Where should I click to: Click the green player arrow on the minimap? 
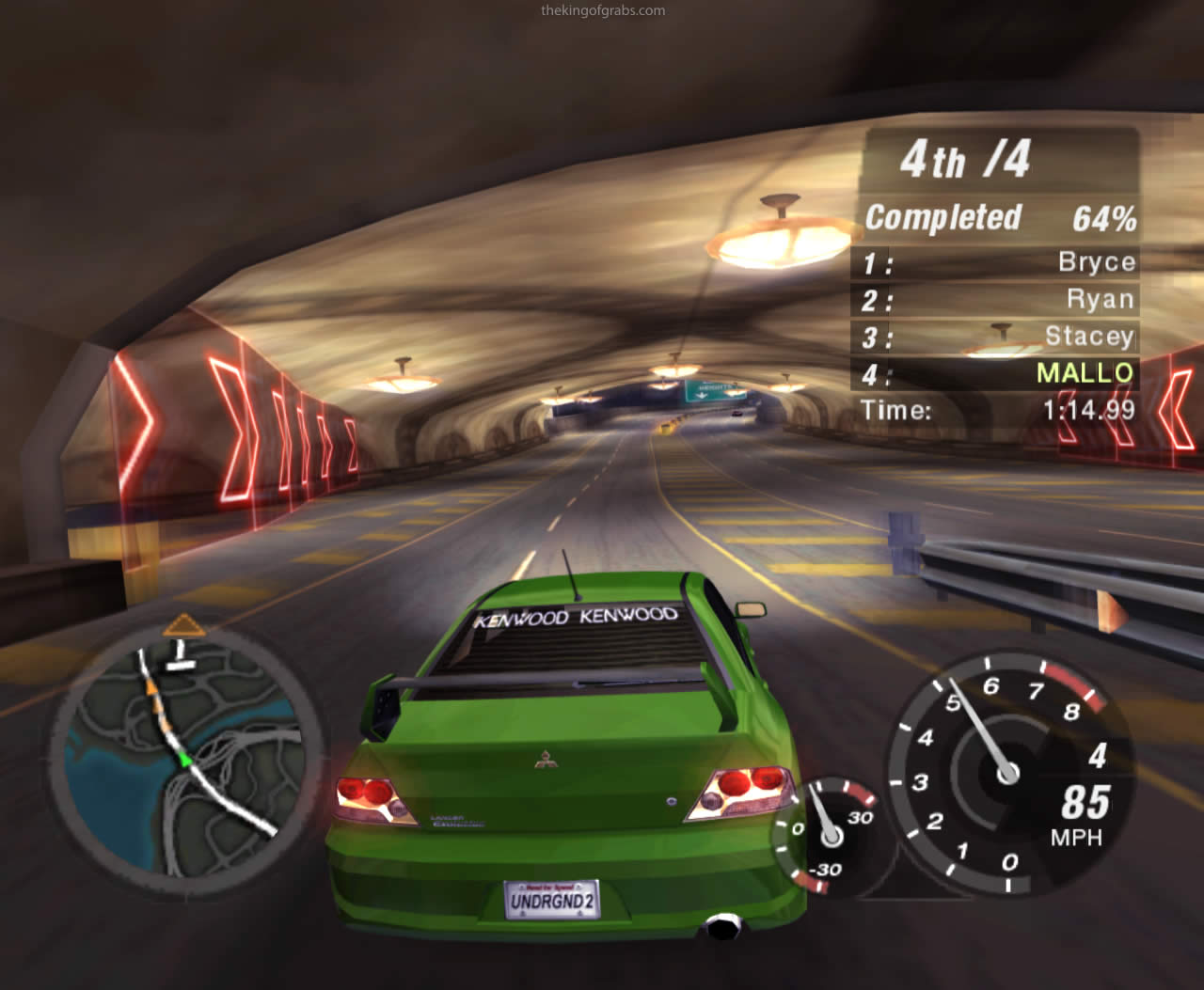click(185, 759)
